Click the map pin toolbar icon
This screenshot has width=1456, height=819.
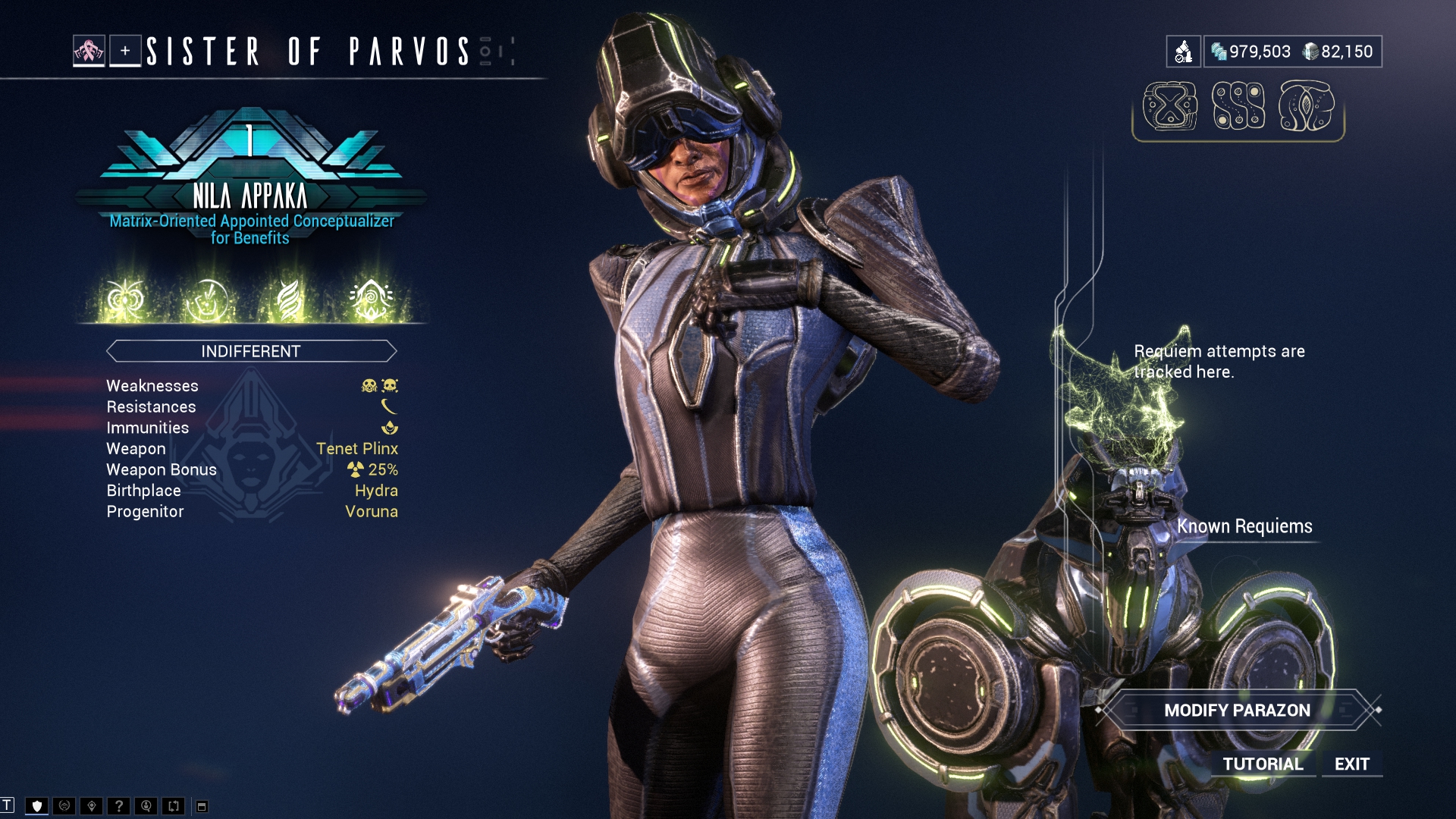click(91, 806)
